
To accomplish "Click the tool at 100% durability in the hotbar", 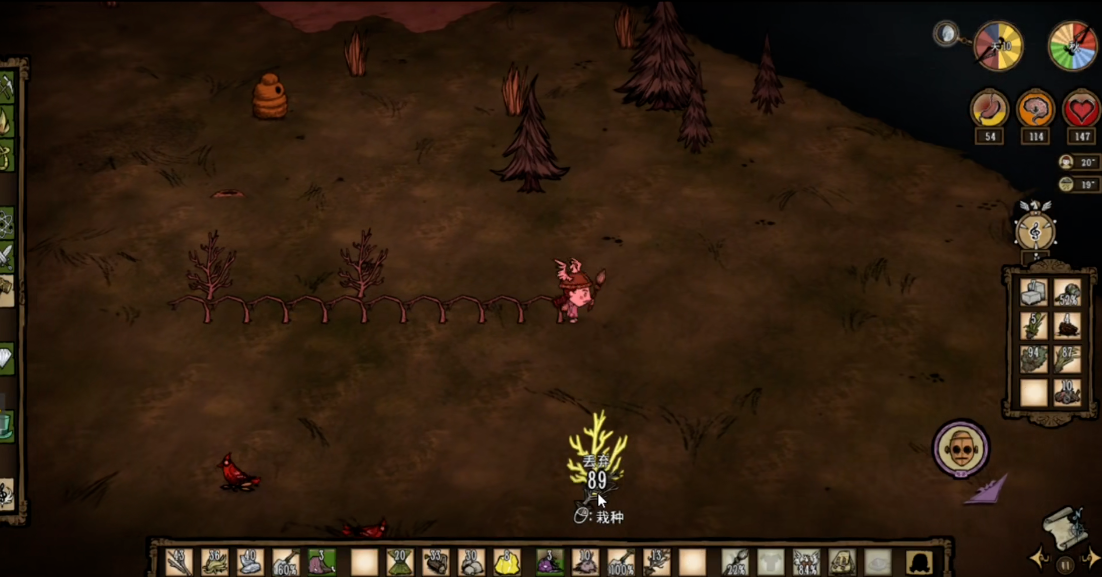I will pos(621,561).
